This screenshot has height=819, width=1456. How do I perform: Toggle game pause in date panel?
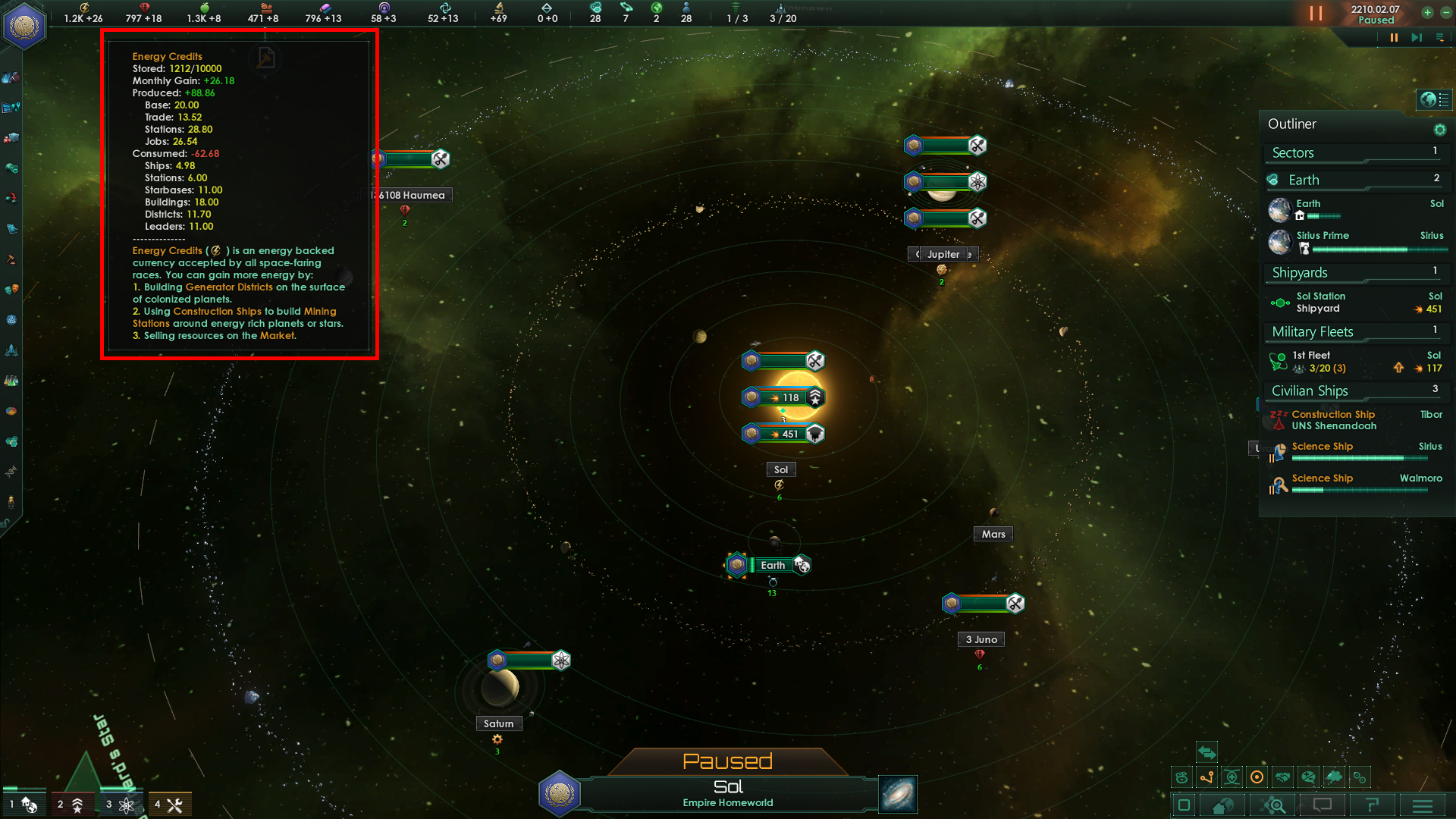[1316, 14]
